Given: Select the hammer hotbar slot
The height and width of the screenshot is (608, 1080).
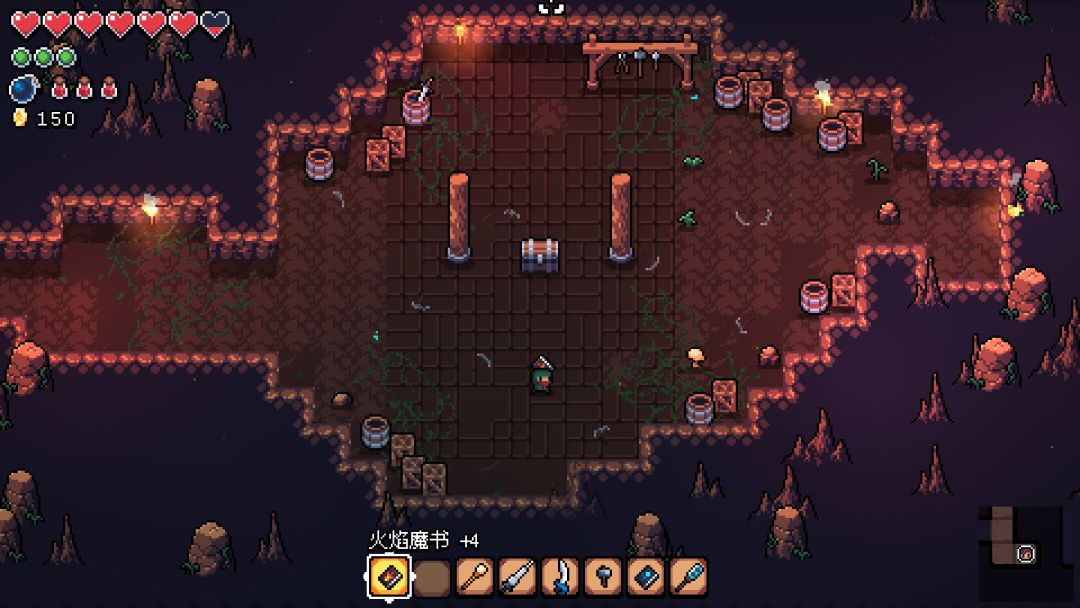Looking at the screenshot, I should pos(603,577).
